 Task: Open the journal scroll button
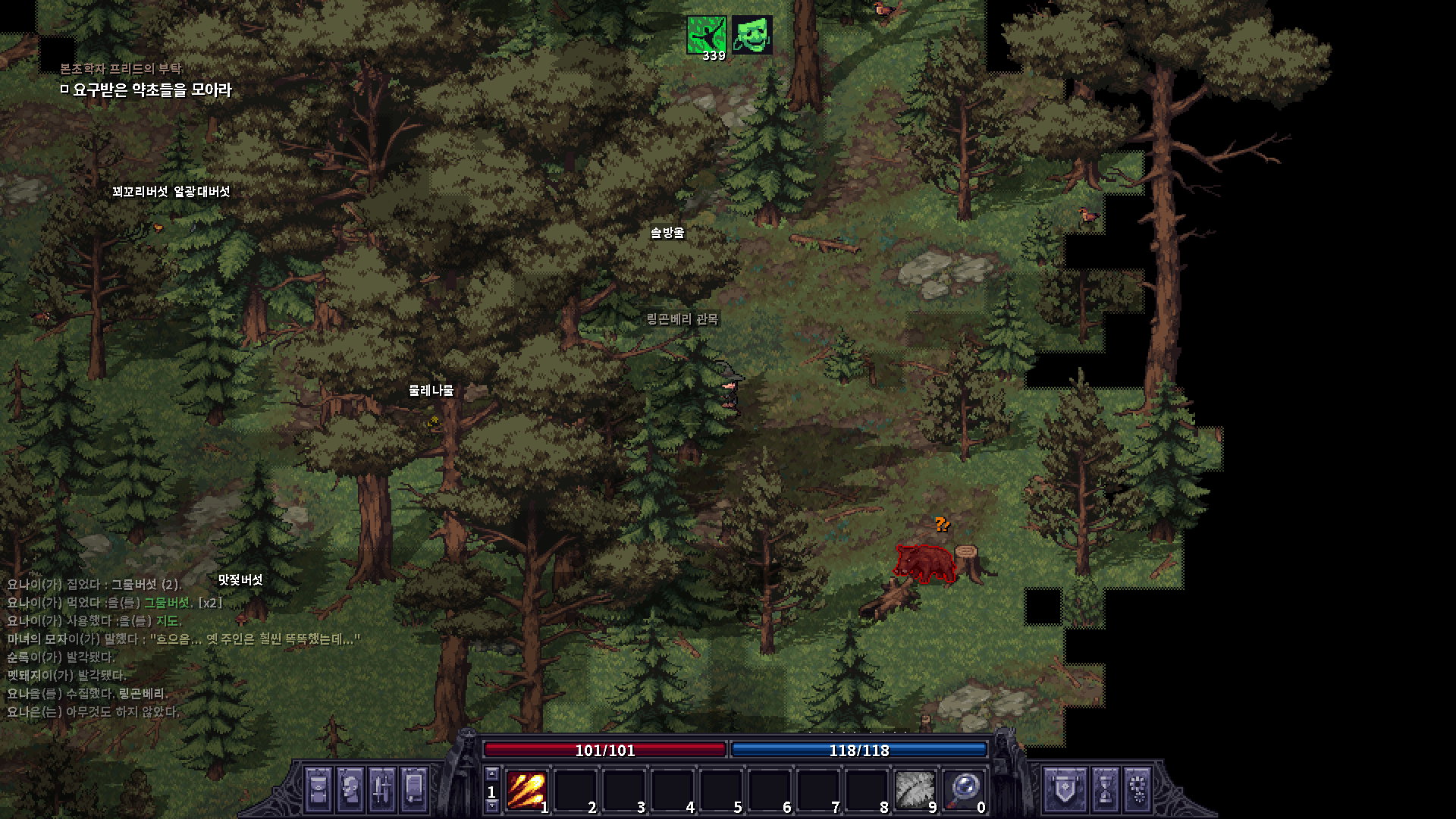(414, 789)
